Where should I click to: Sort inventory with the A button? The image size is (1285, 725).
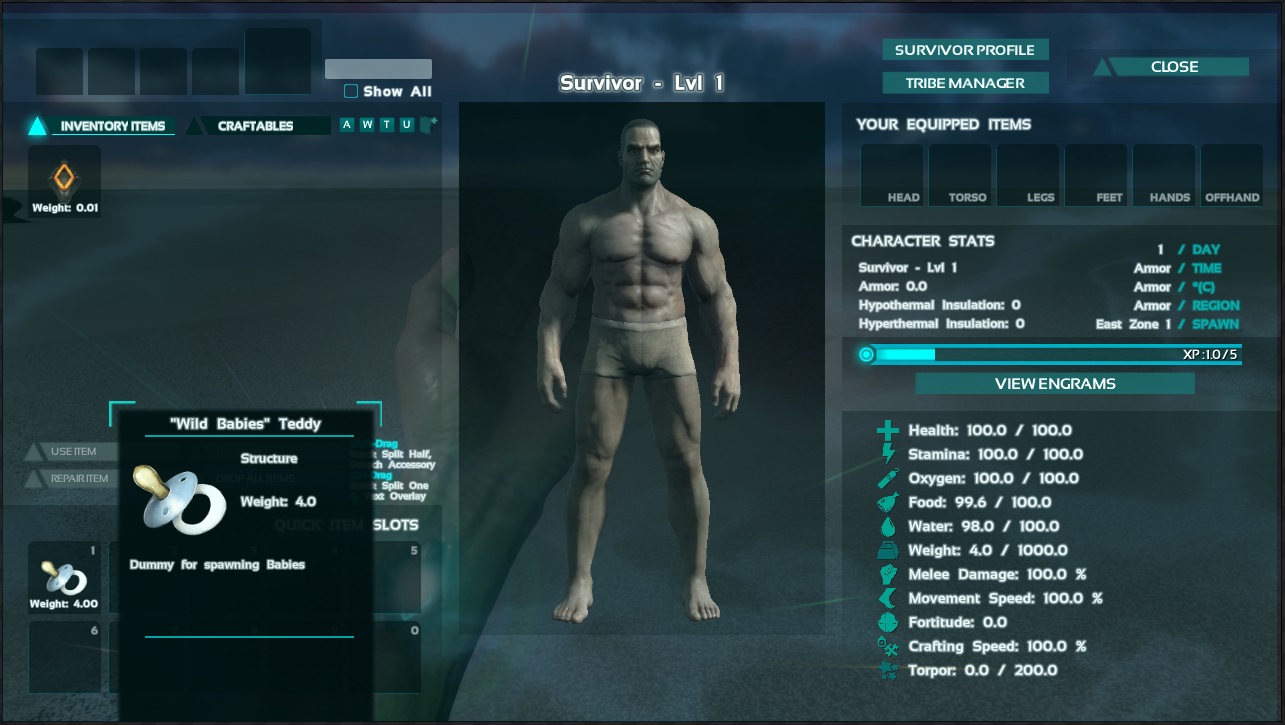(x=347, y=125)
